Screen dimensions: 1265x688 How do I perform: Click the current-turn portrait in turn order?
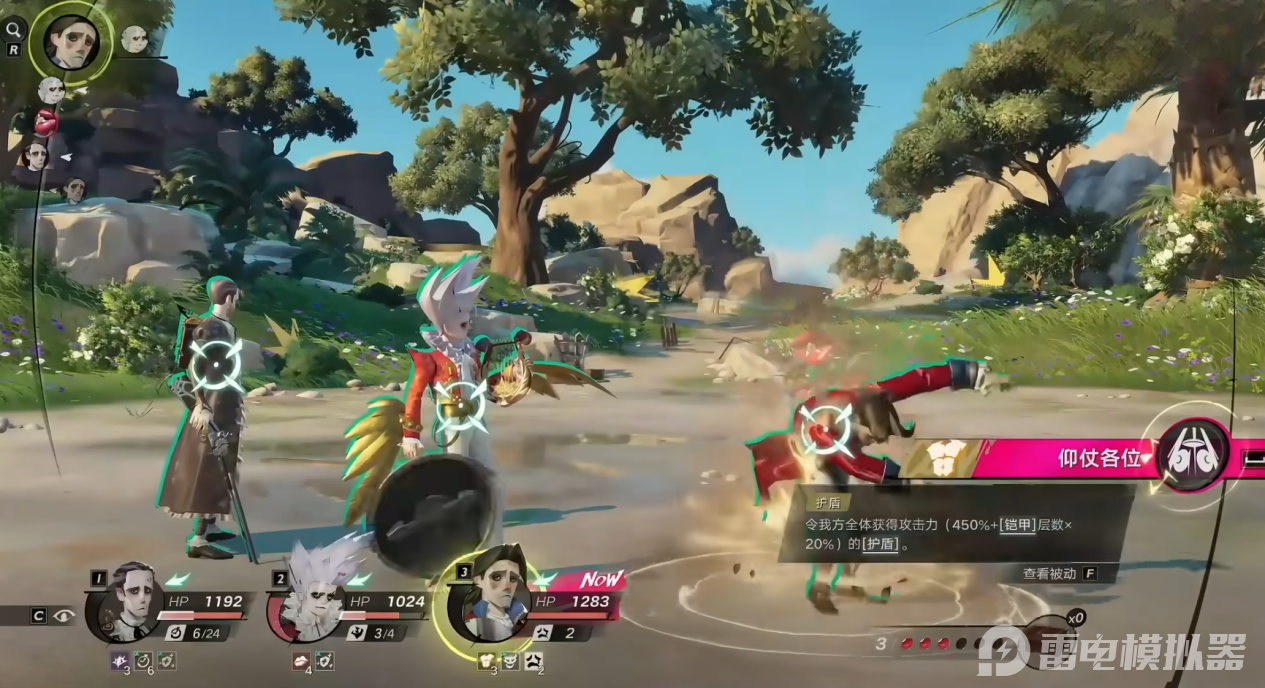pos(71,41)
